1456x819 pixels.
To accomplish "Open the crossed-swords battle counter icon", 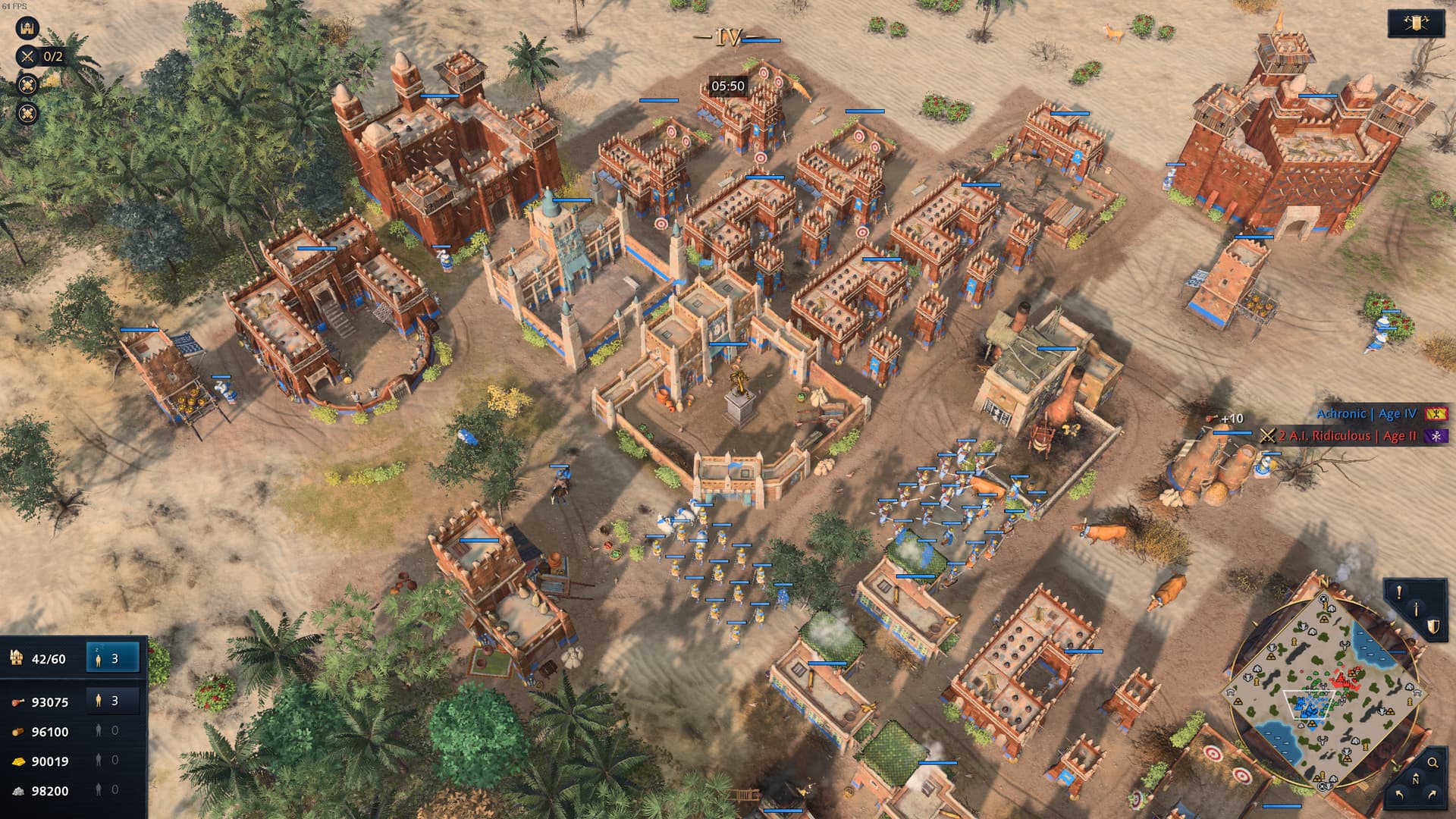I will tap(27, 55).
